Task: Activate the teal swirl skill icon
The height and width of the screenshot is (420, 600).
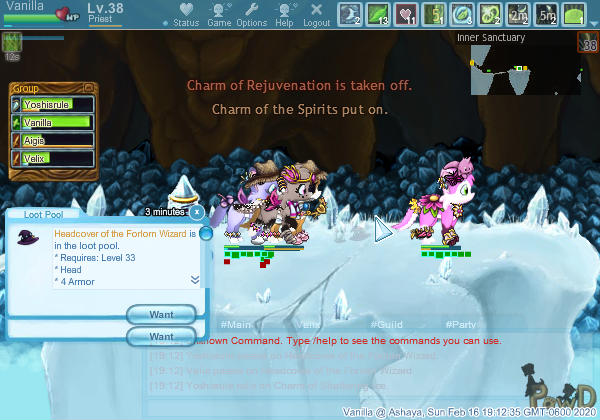Action: point(463,14)
